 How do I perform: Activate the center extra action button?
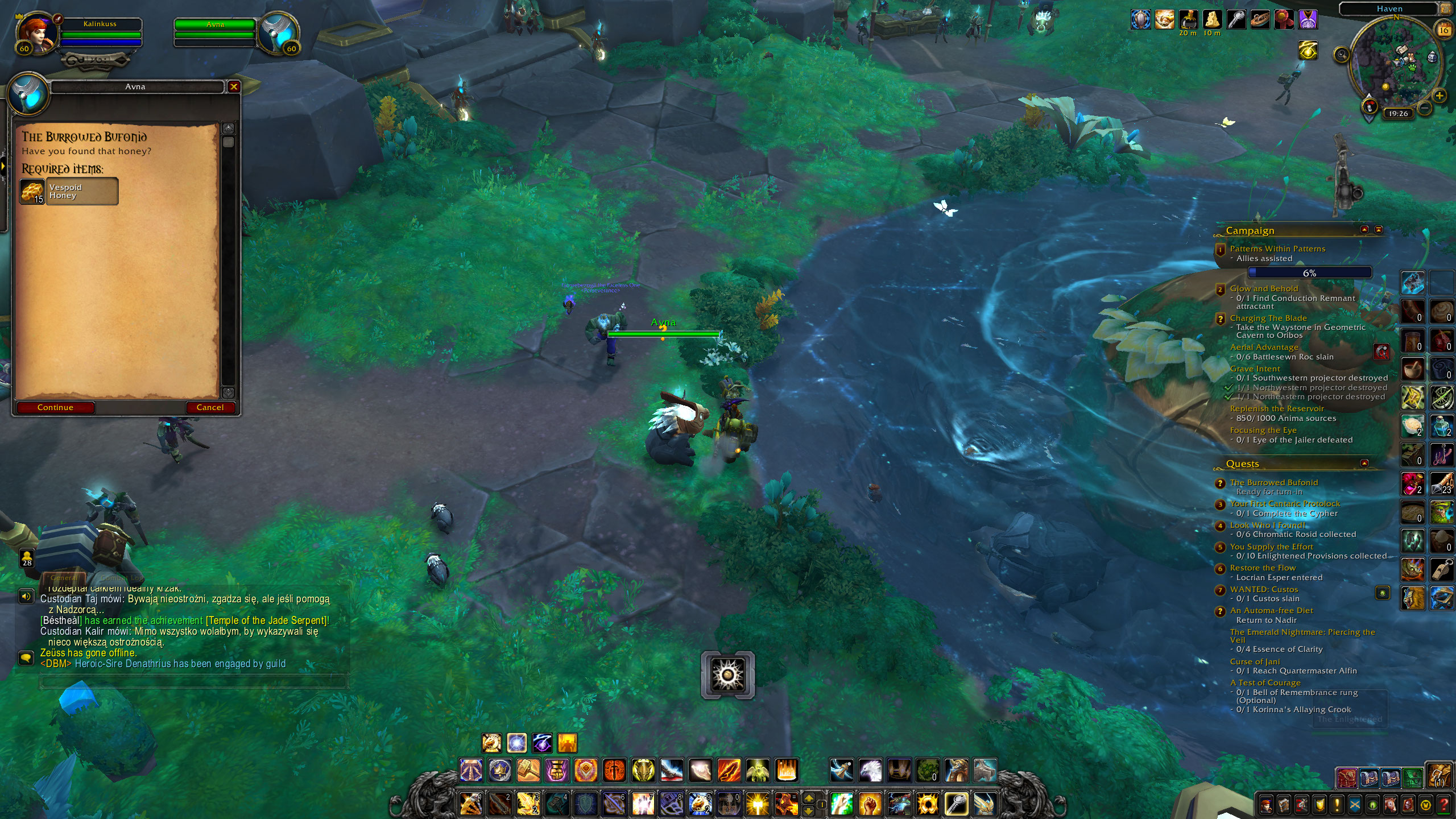coord(727,675)
